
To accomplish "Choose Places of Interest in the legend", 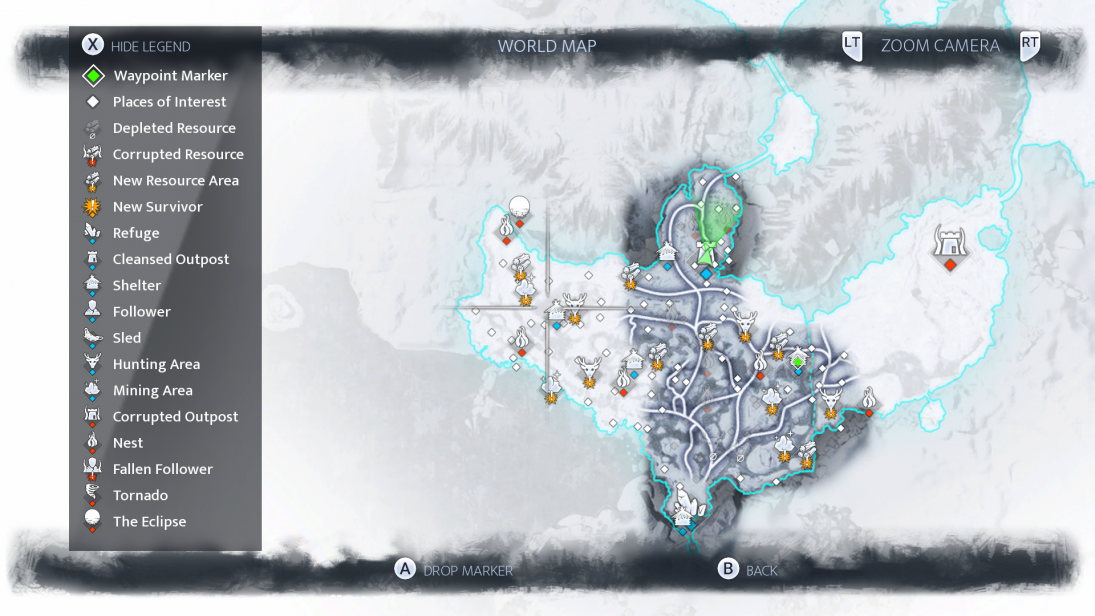I will (169, 102).
